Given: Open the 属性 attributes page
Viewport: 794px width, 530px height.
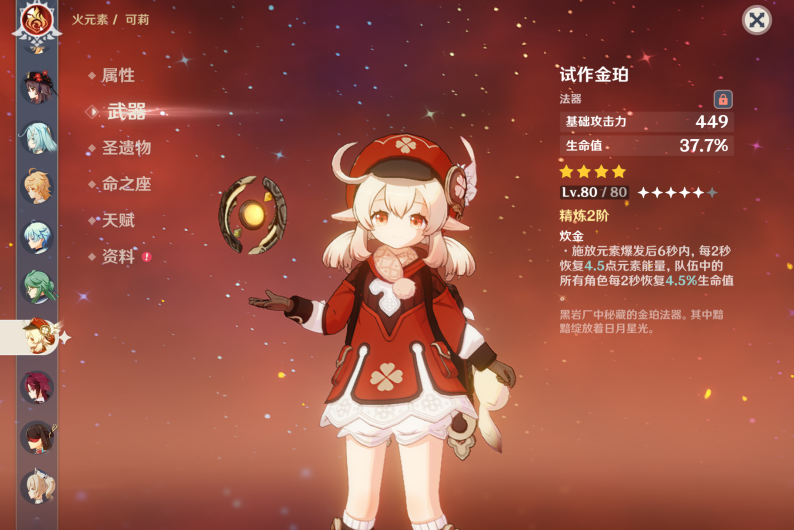Looking at the screenshot, I should 117,75.
